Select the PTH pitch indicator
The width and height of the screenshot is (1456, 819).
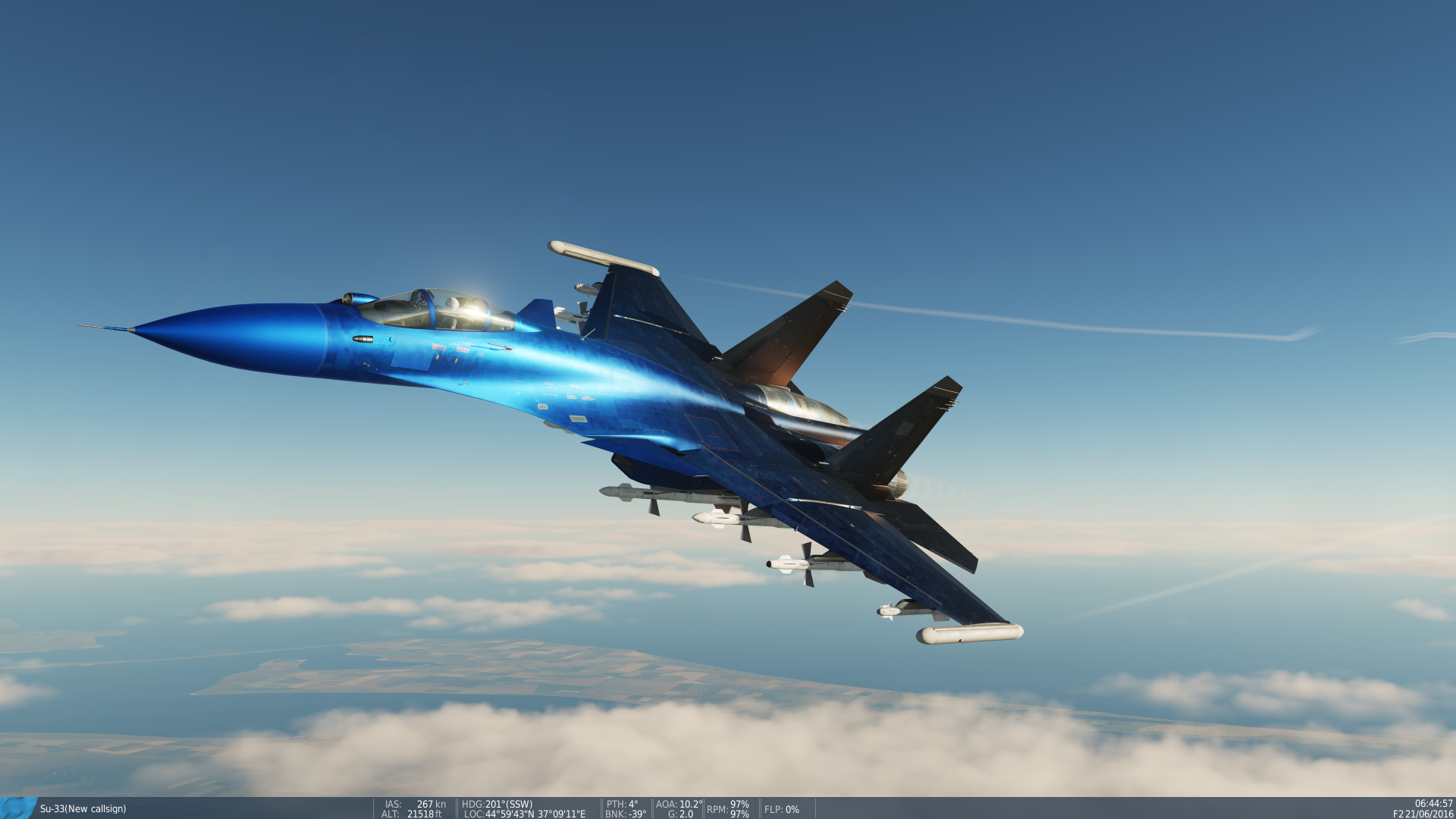coord(622,805)
